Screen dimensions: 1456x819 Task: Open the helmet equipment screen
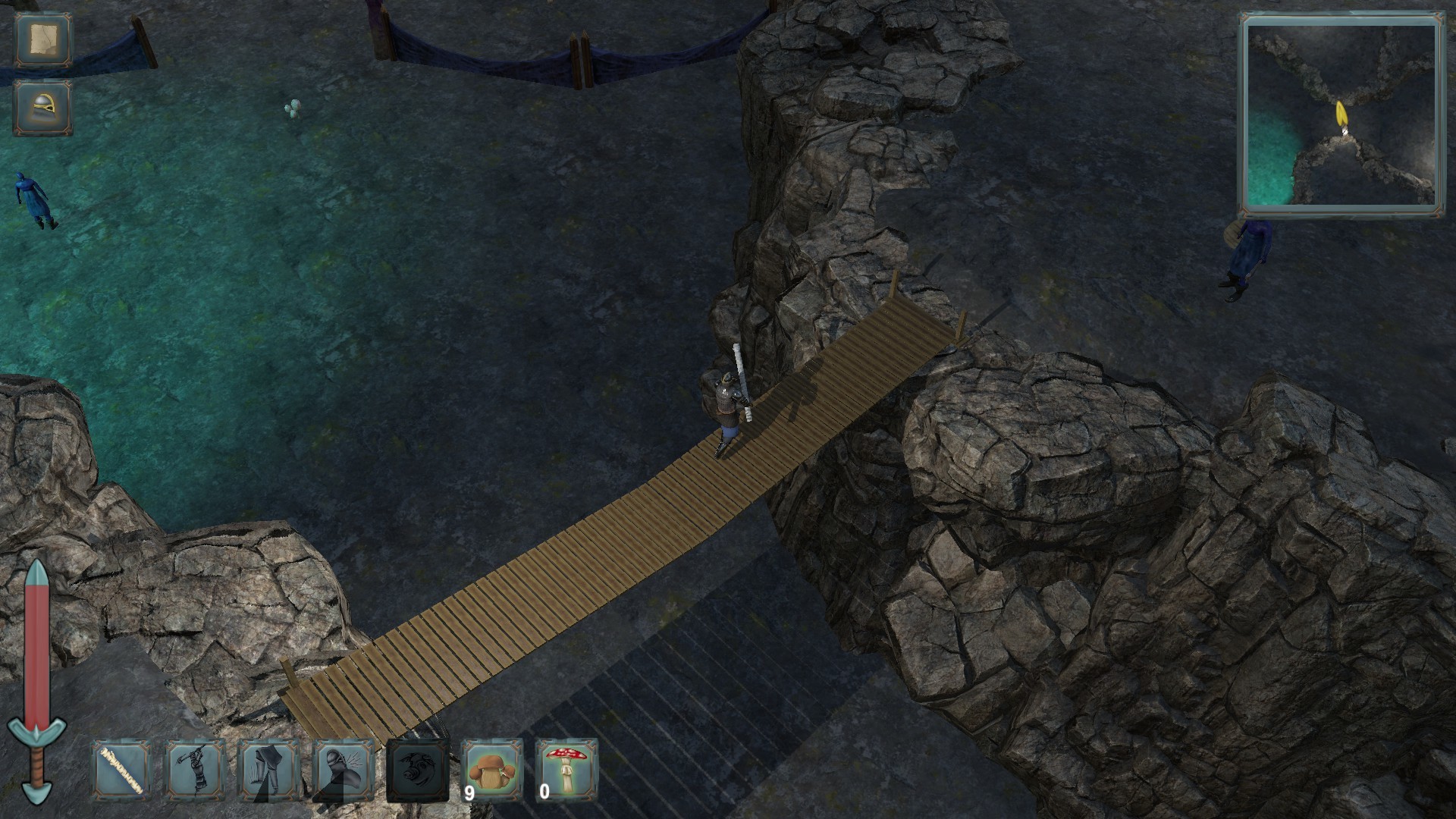(x=42, y=108)
